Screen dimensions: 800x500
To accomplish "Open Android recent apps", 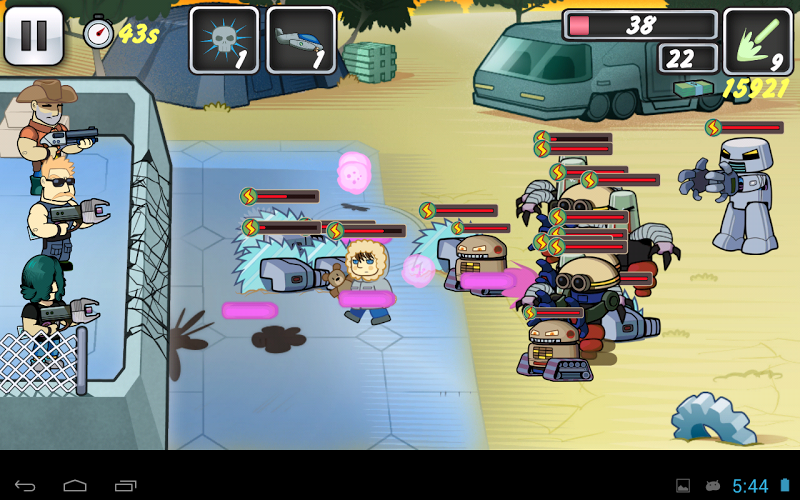I will [125, 486].
